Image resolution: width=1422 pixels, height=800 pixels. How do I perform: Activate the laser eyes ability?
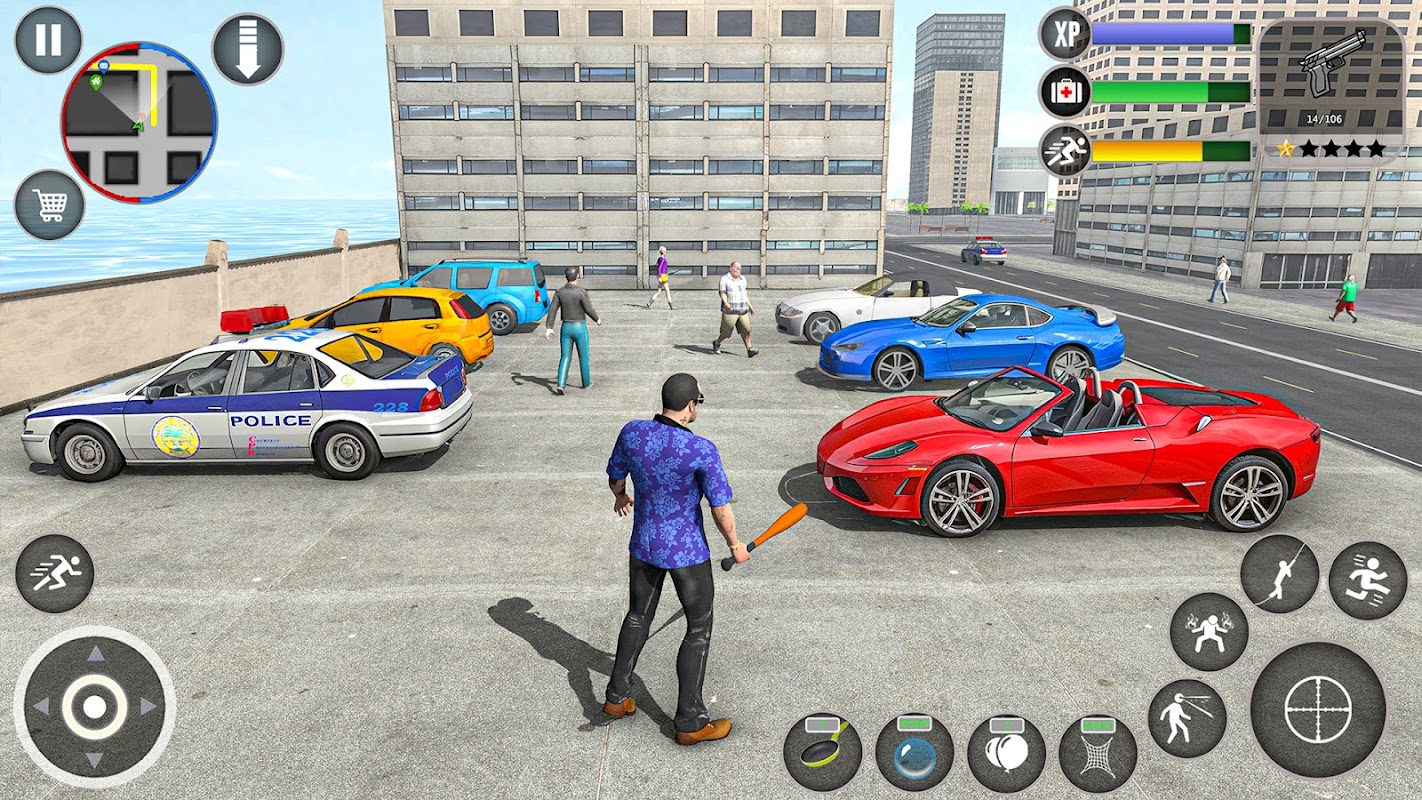[1187, 717]
